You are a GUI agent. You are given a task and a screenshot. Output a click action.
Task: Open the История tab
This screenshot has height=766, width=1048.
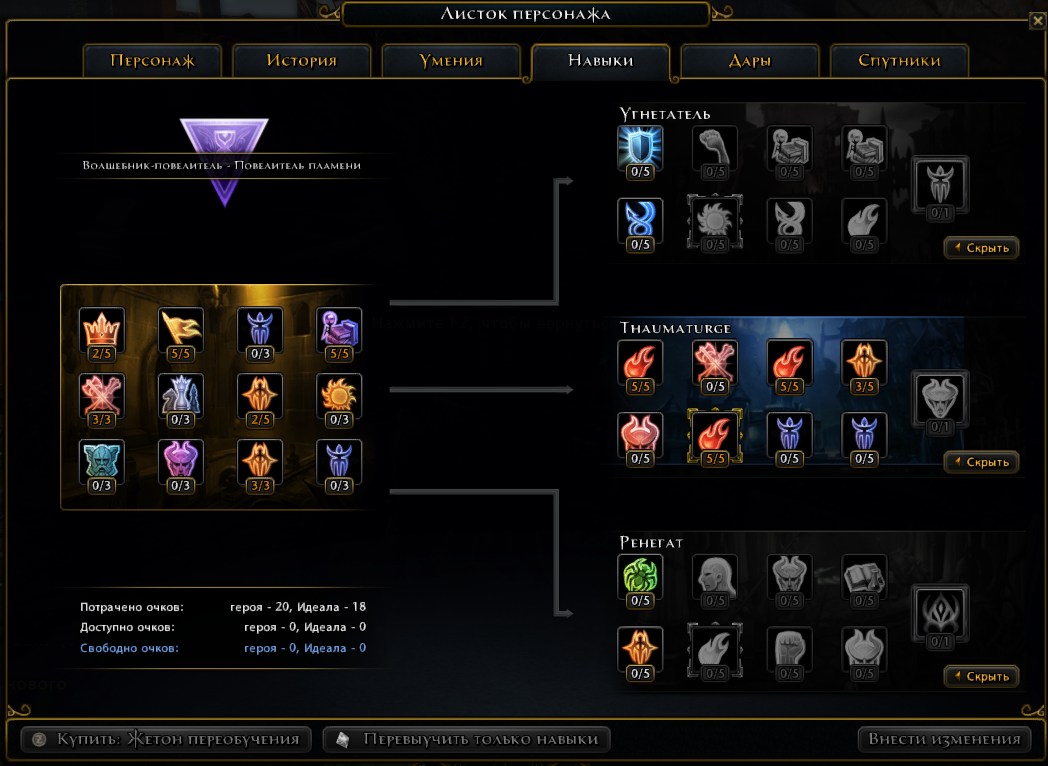click(x=301, y=61)
